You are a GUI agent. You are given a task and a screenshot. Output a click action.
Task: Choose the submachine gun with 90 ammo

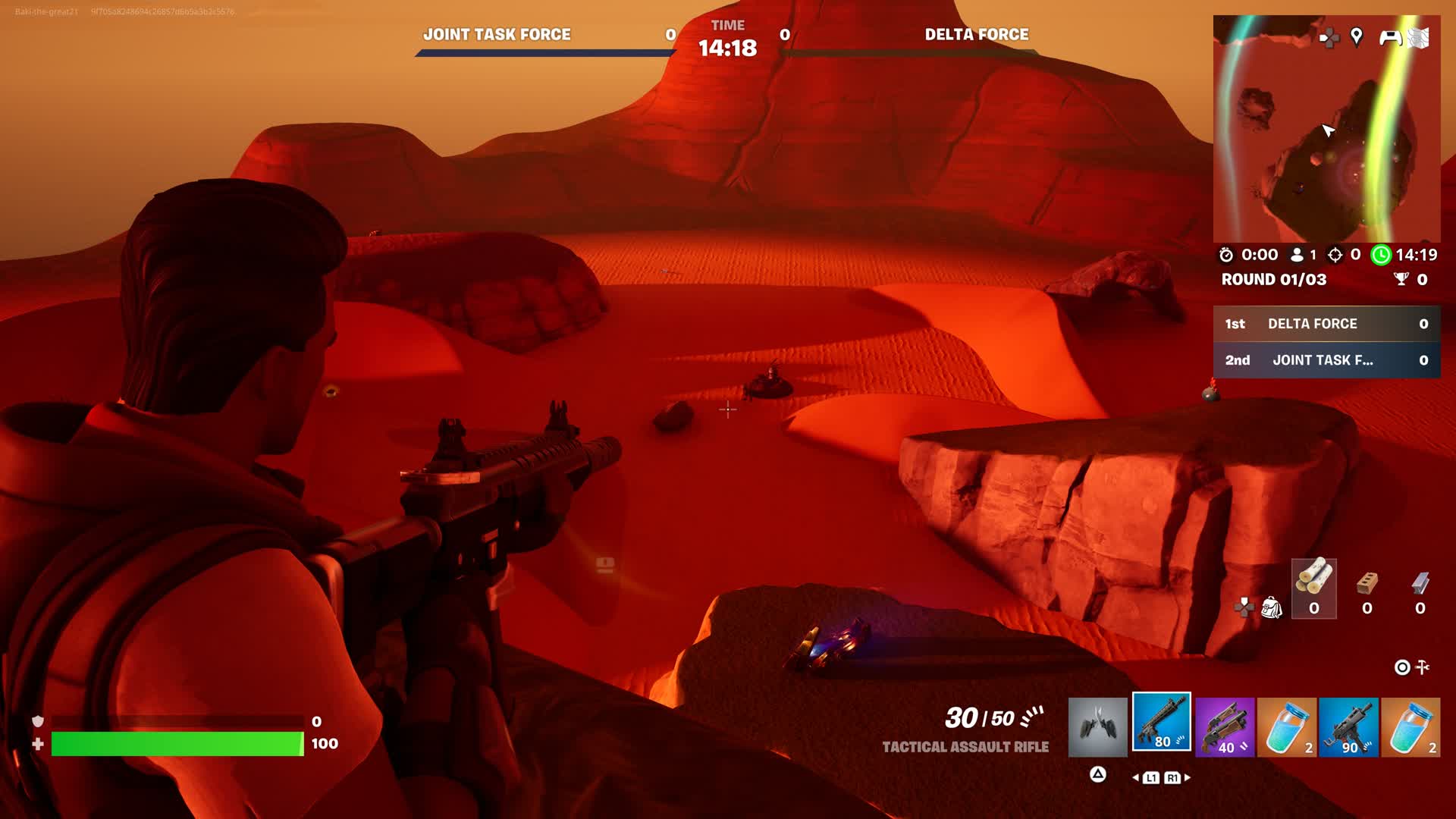1348,728
